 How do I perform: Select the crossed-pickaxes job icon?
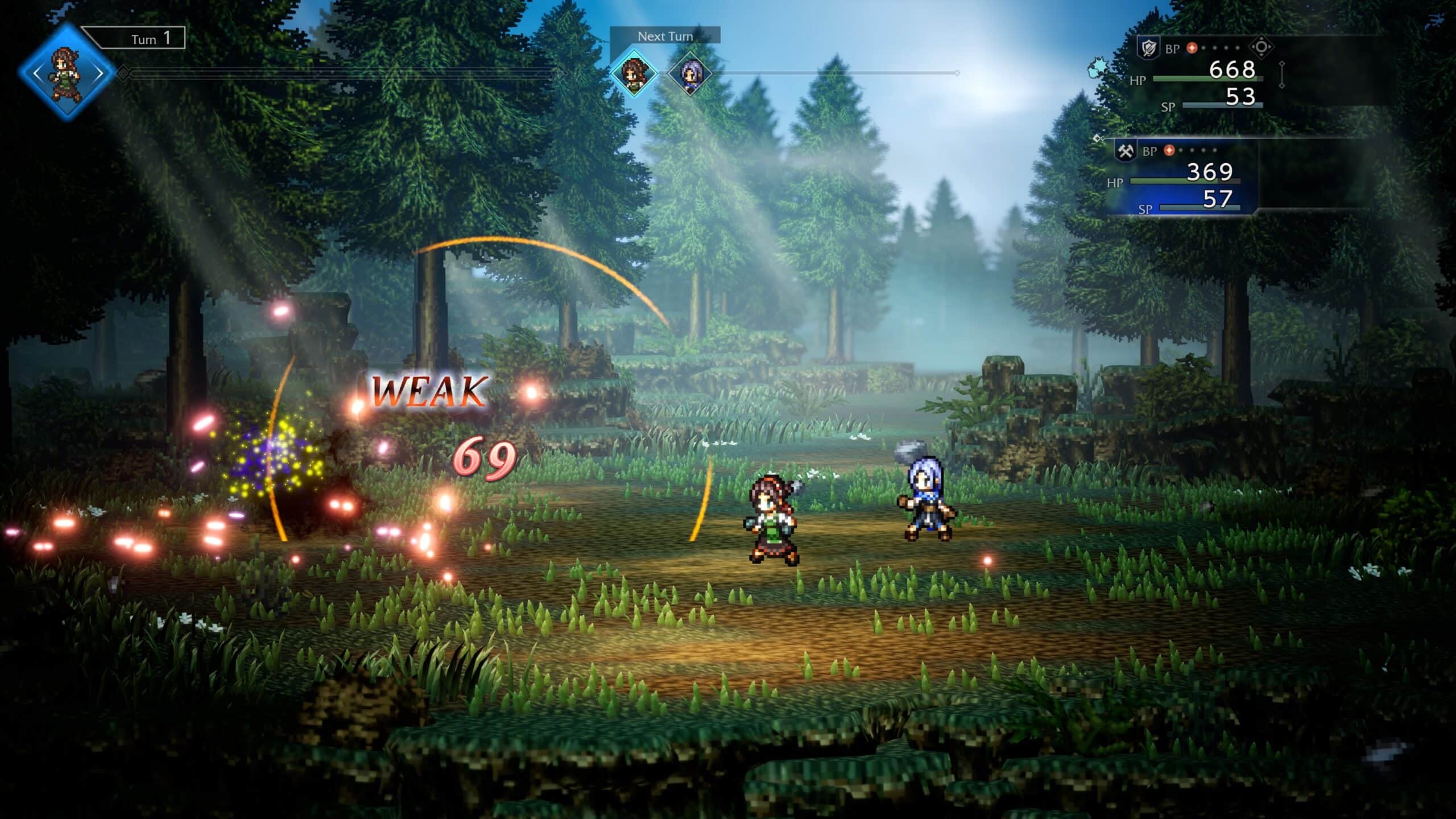pos(1125,151)
